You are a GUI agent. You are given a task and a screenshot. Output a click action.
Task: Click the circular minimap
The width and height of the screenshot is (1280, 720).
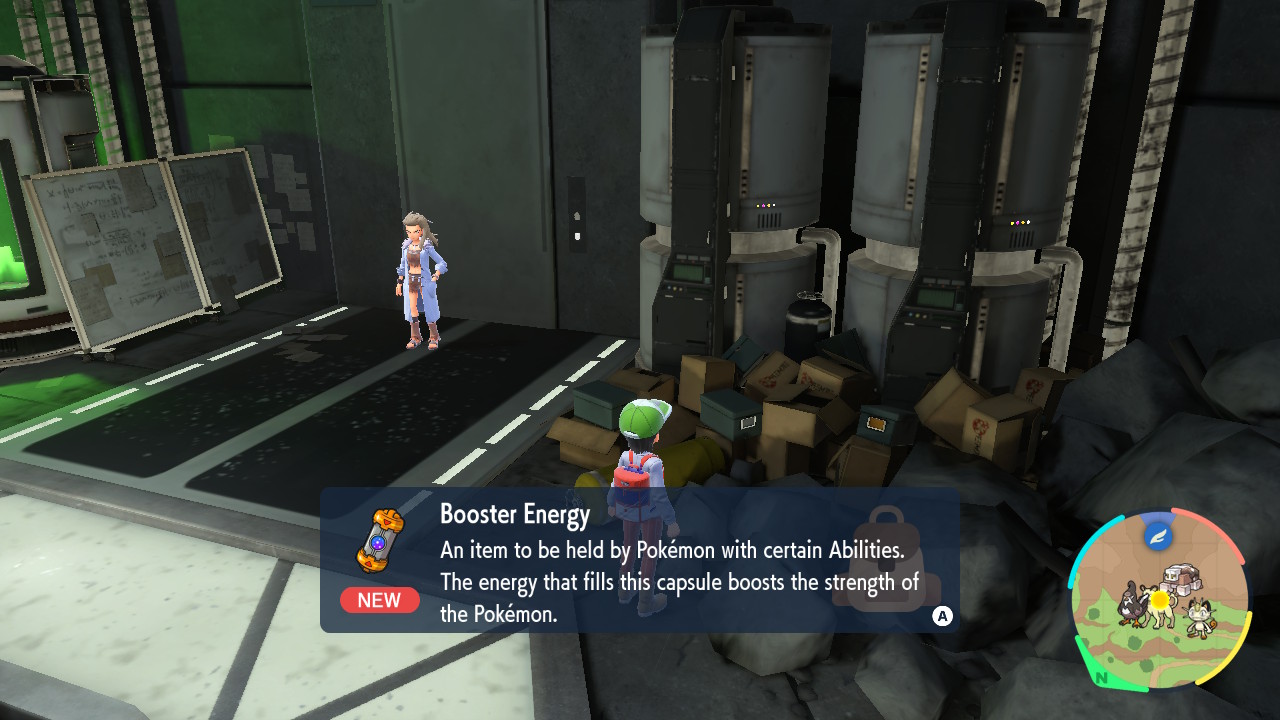pyautogui.click(x=1159, y=598)
